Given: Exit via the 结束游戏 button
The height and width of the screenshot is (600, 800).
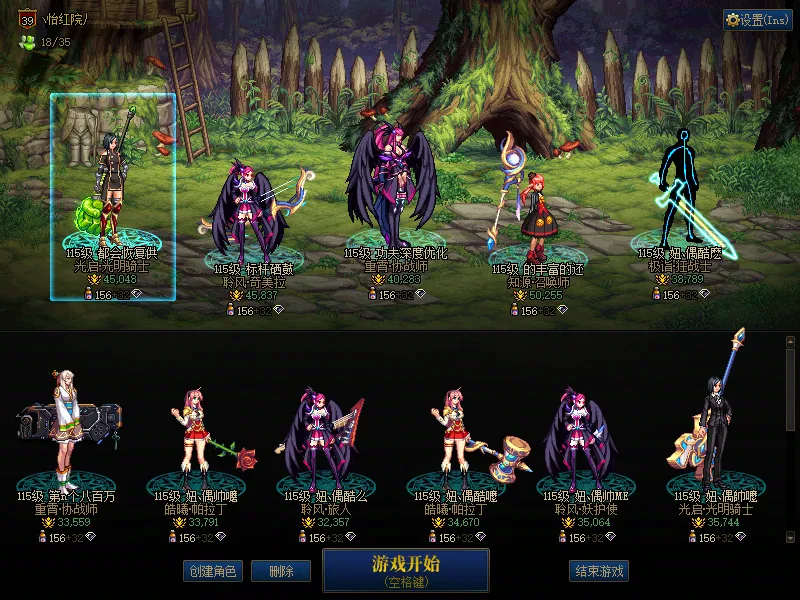Looking at the screenshot, I should click(x=599, y=571).
